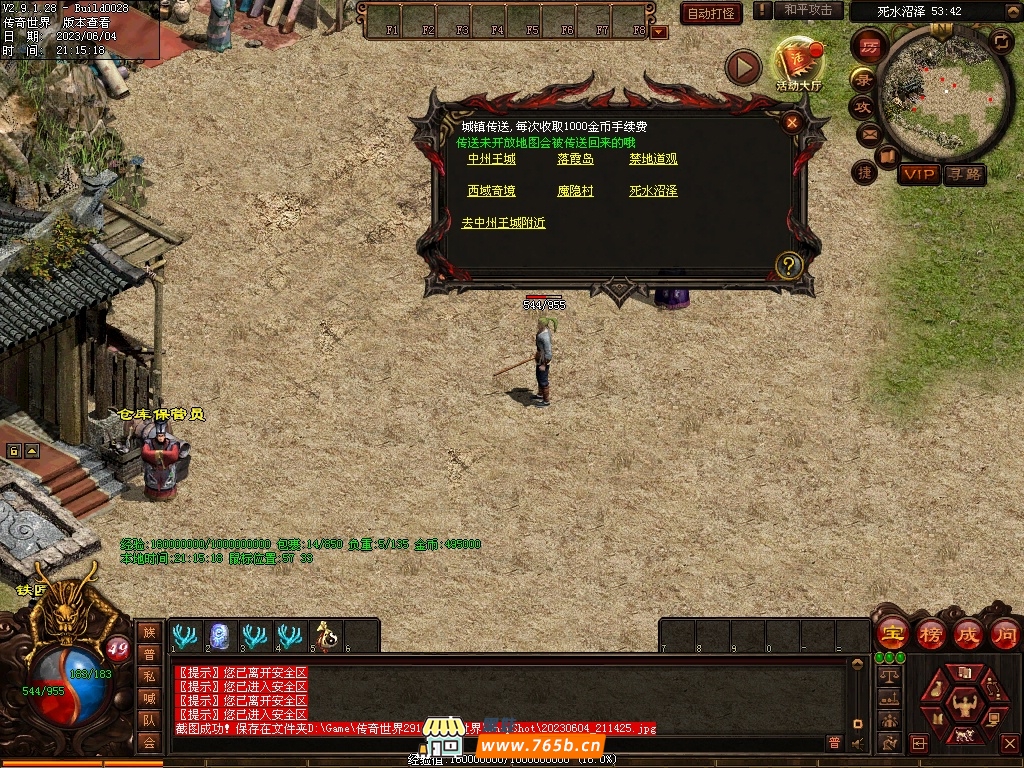This screenshot has width=1024, height=768.
Task: Activate 寻路 pathfinding
Action: 964,174
